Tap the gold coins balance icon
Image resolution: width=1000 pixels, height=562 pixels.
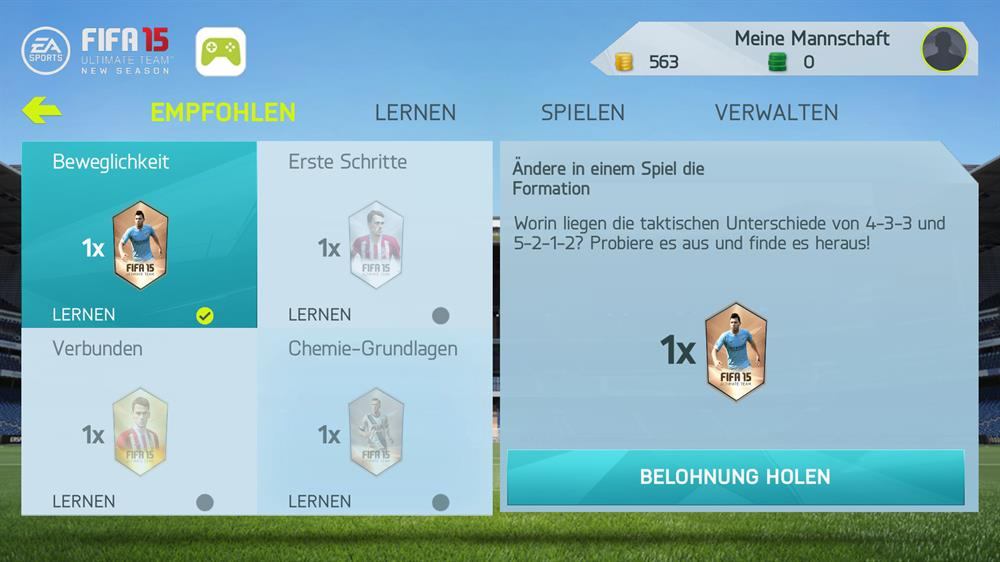point(624,62)
